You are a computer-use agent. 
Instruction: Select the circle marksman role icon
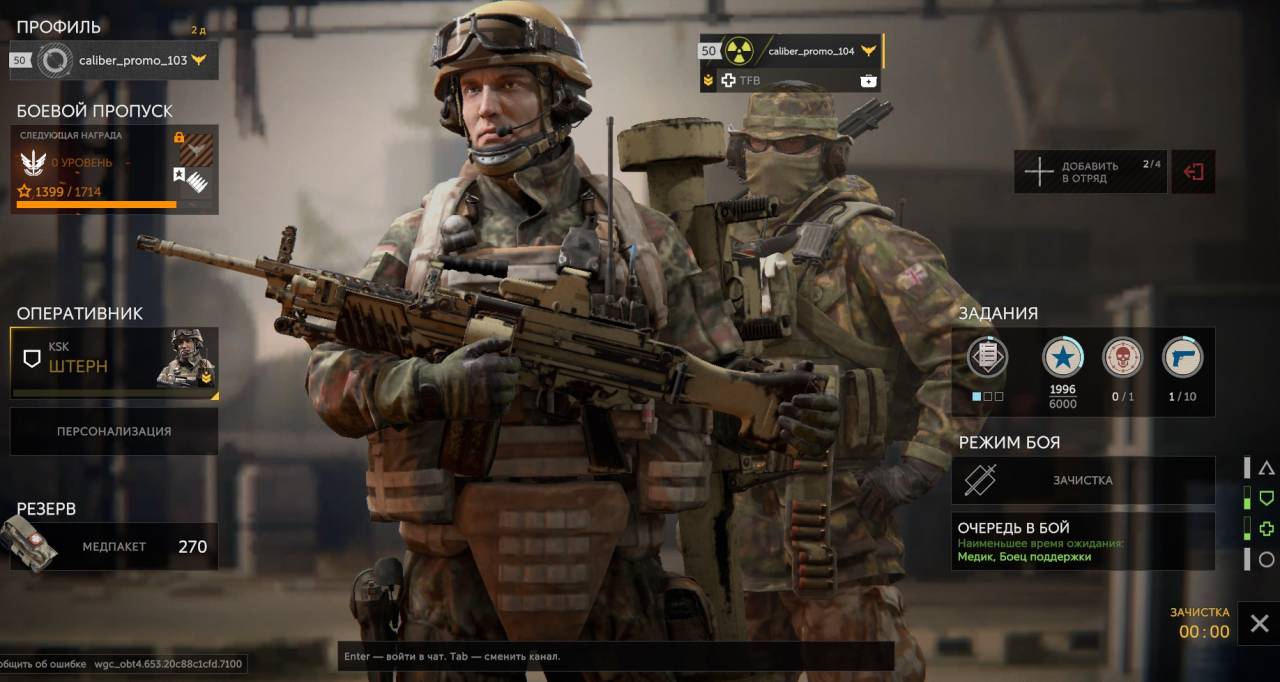tap(1266, 560)
